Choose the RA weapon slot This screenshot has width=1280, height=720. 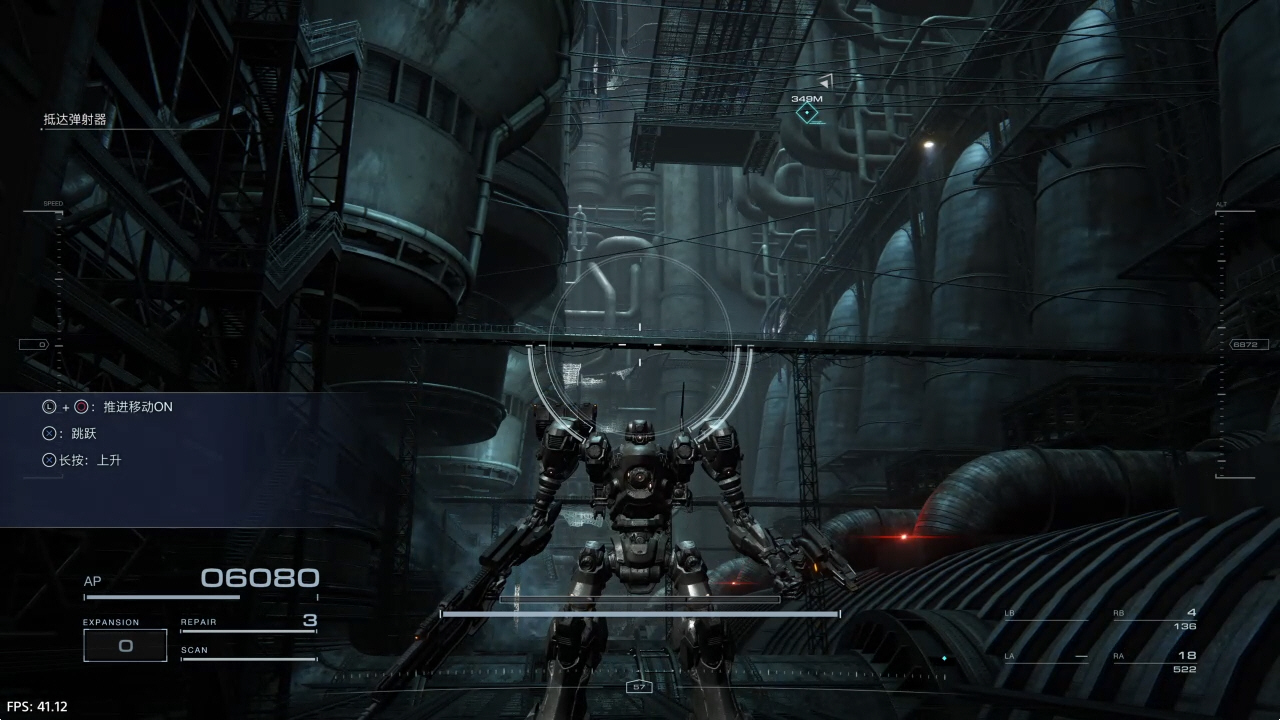tap(1155, 662)
